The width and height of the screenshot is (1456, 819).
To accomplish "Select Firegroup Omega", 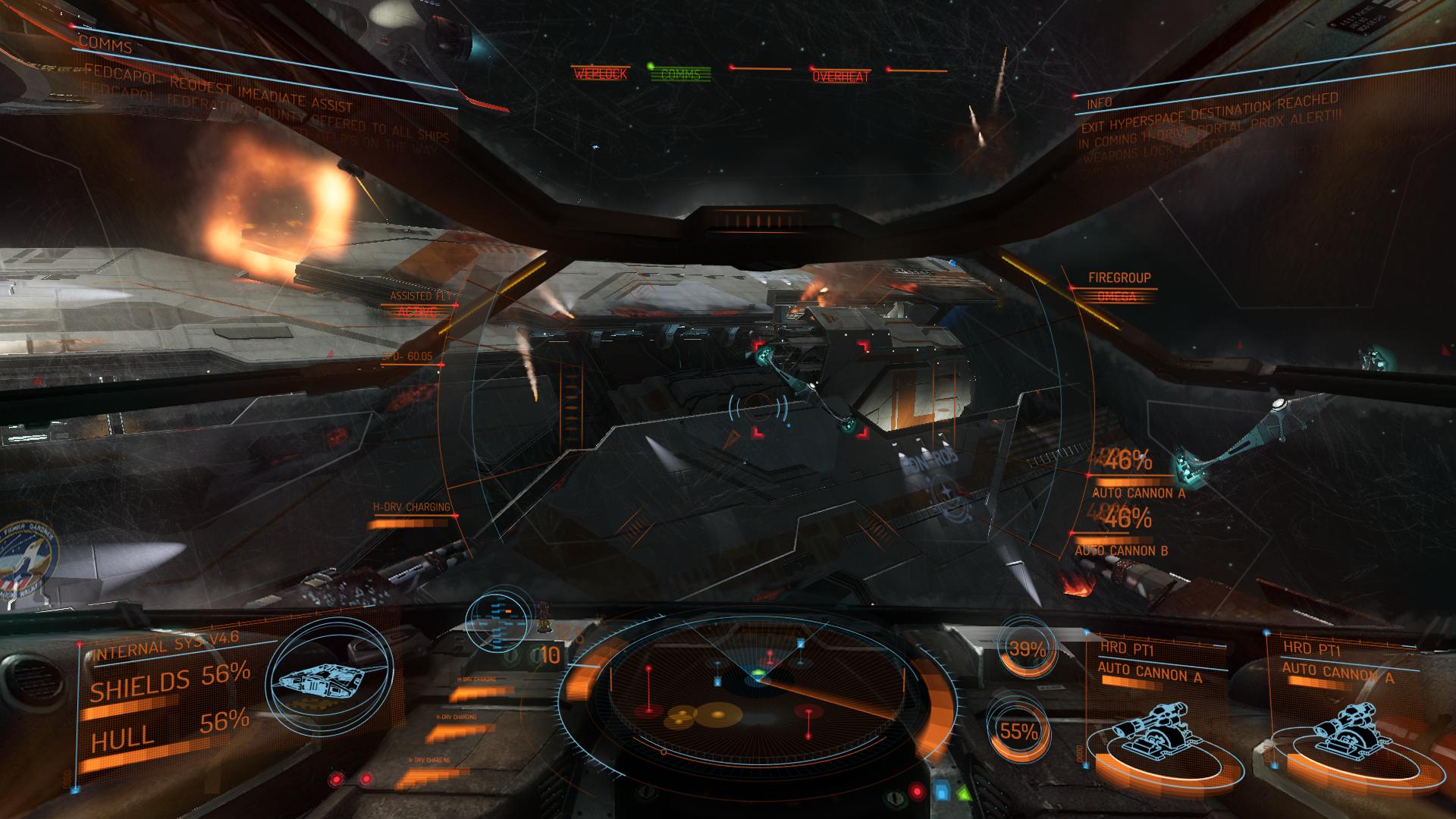I will coord(1119,287).
